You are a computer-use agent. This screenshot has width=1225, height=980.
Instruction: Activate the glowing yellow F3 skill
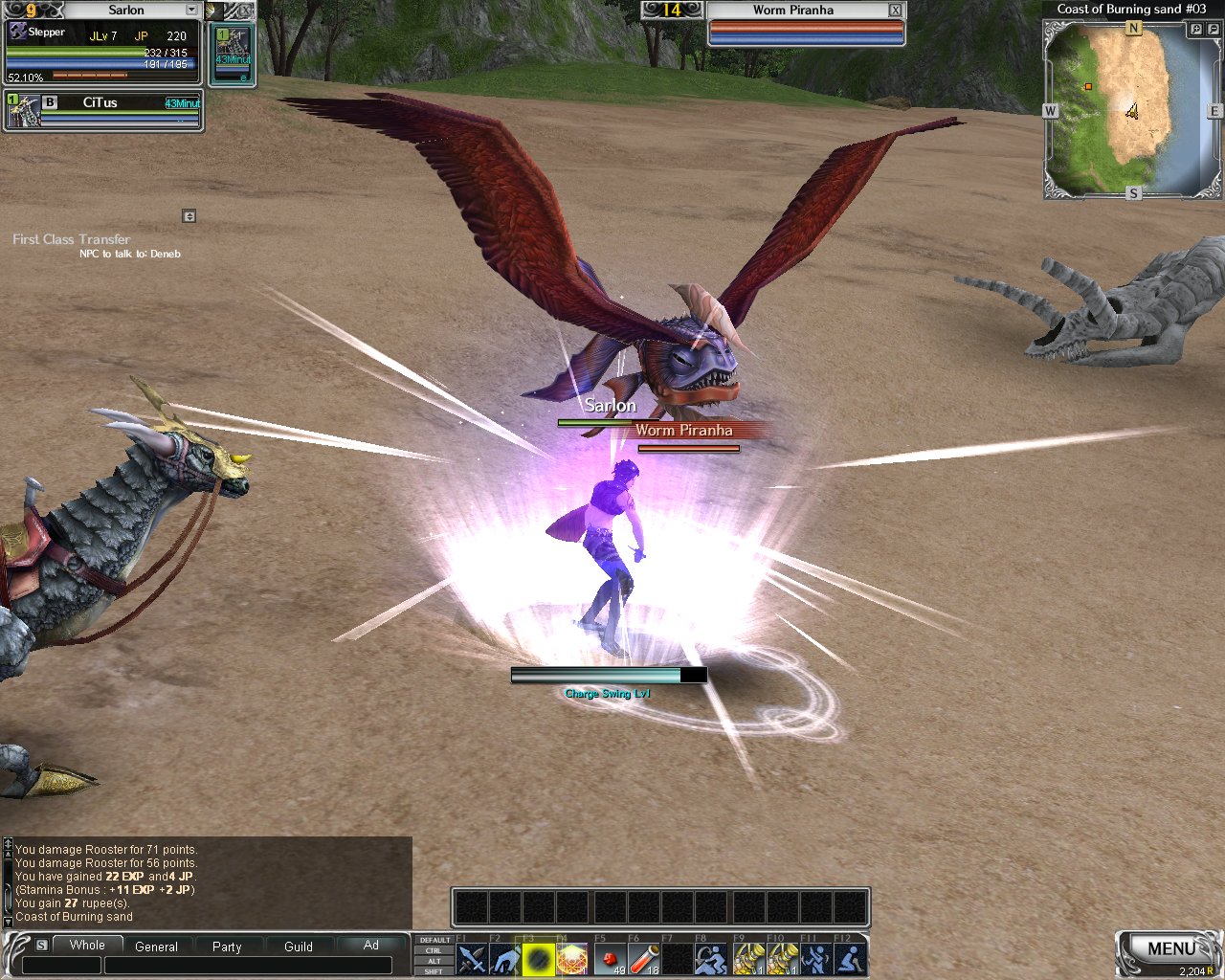pos(538,958)
